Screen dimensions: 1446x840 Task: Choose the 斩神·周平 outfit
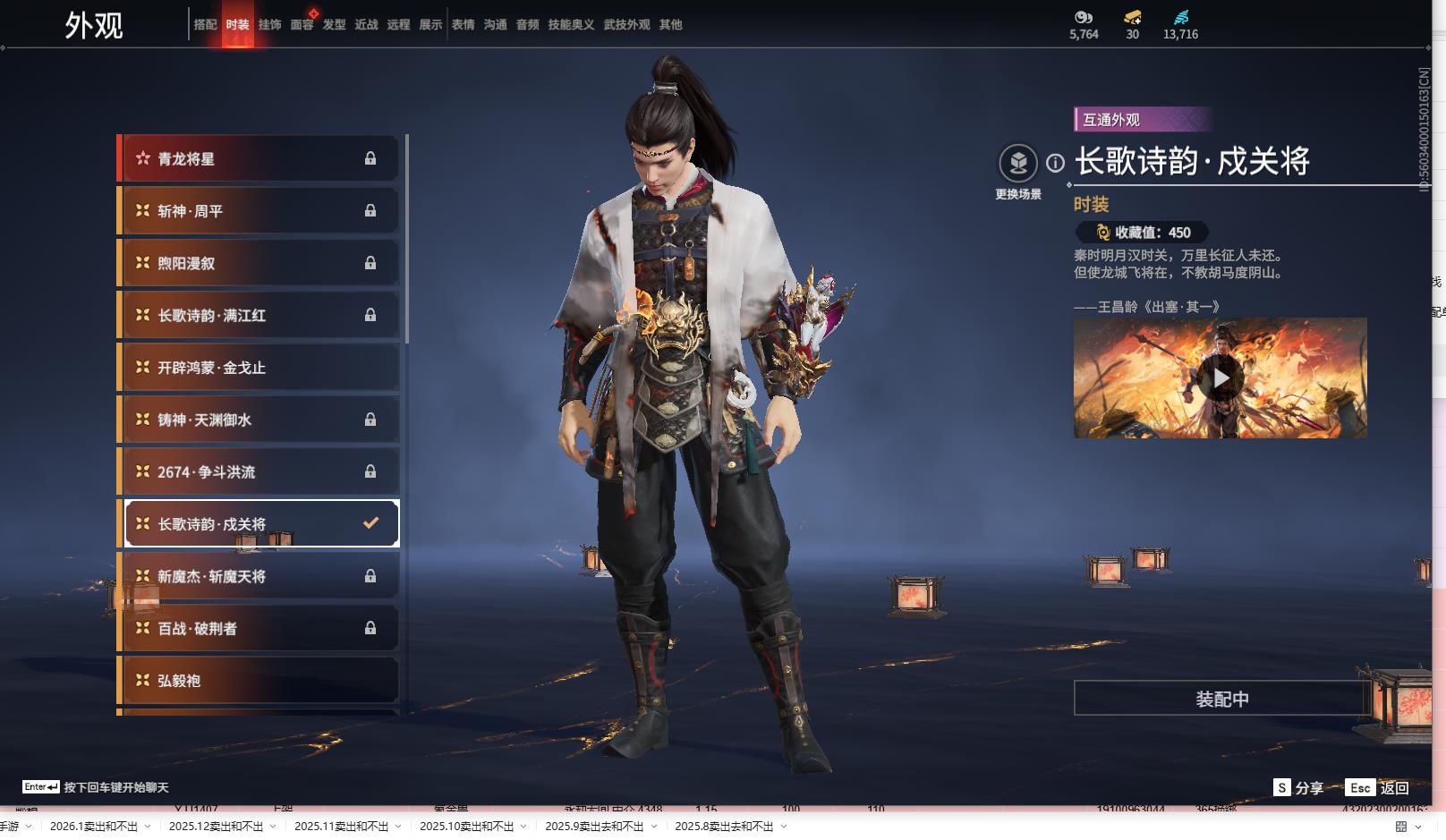[259, 211]
